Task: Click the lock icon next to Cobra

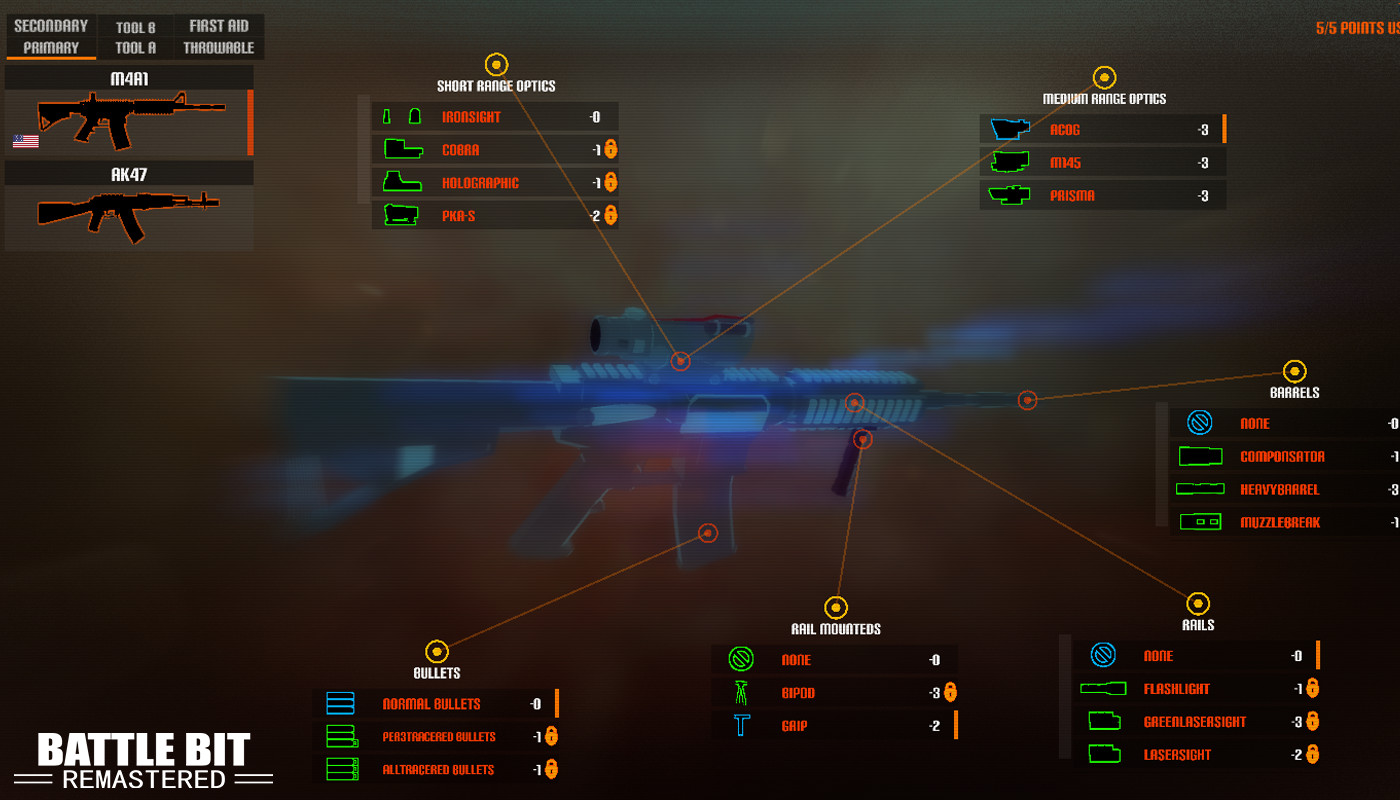Action: (x=613, y=148)
